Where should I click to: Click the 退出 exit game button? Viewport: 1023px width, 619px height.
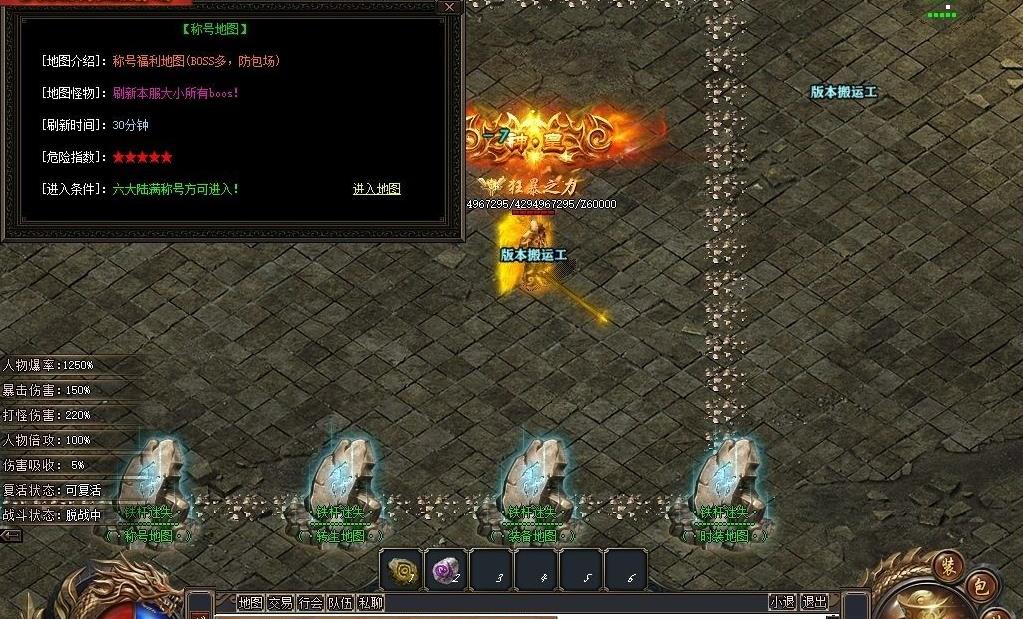tap(815, 602)
